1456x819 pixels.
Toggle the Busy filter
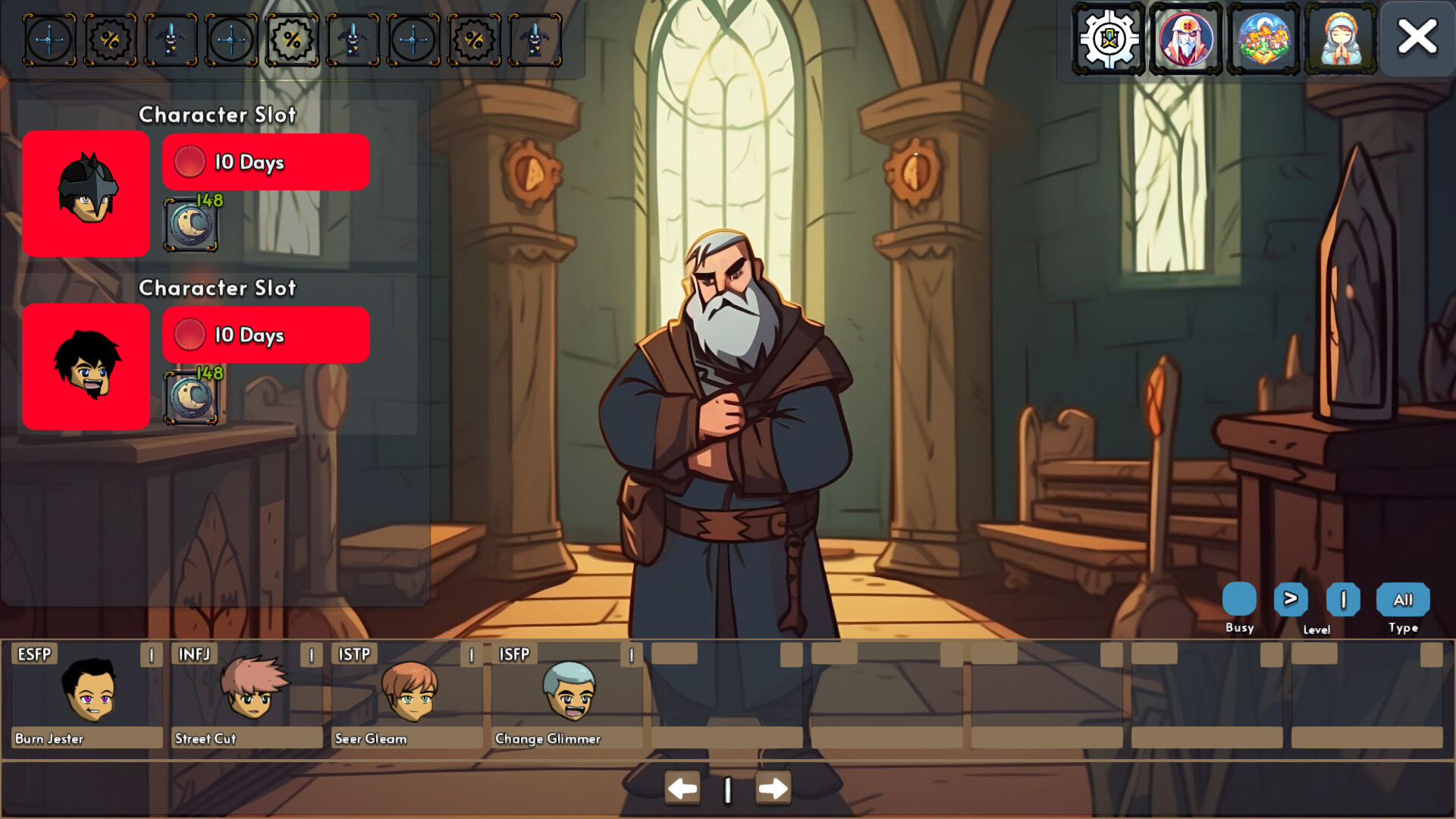[1239, 598]
